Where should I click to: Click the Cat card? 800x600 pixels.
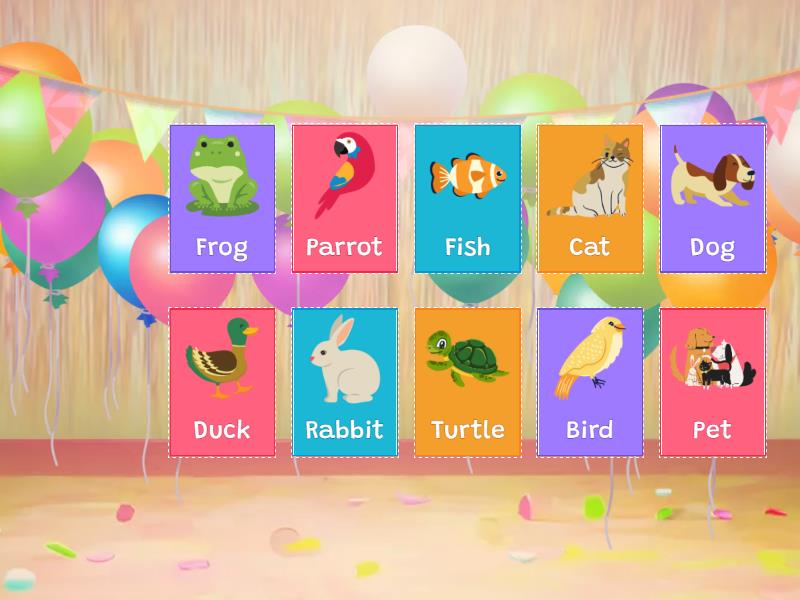tap(590, 198)
